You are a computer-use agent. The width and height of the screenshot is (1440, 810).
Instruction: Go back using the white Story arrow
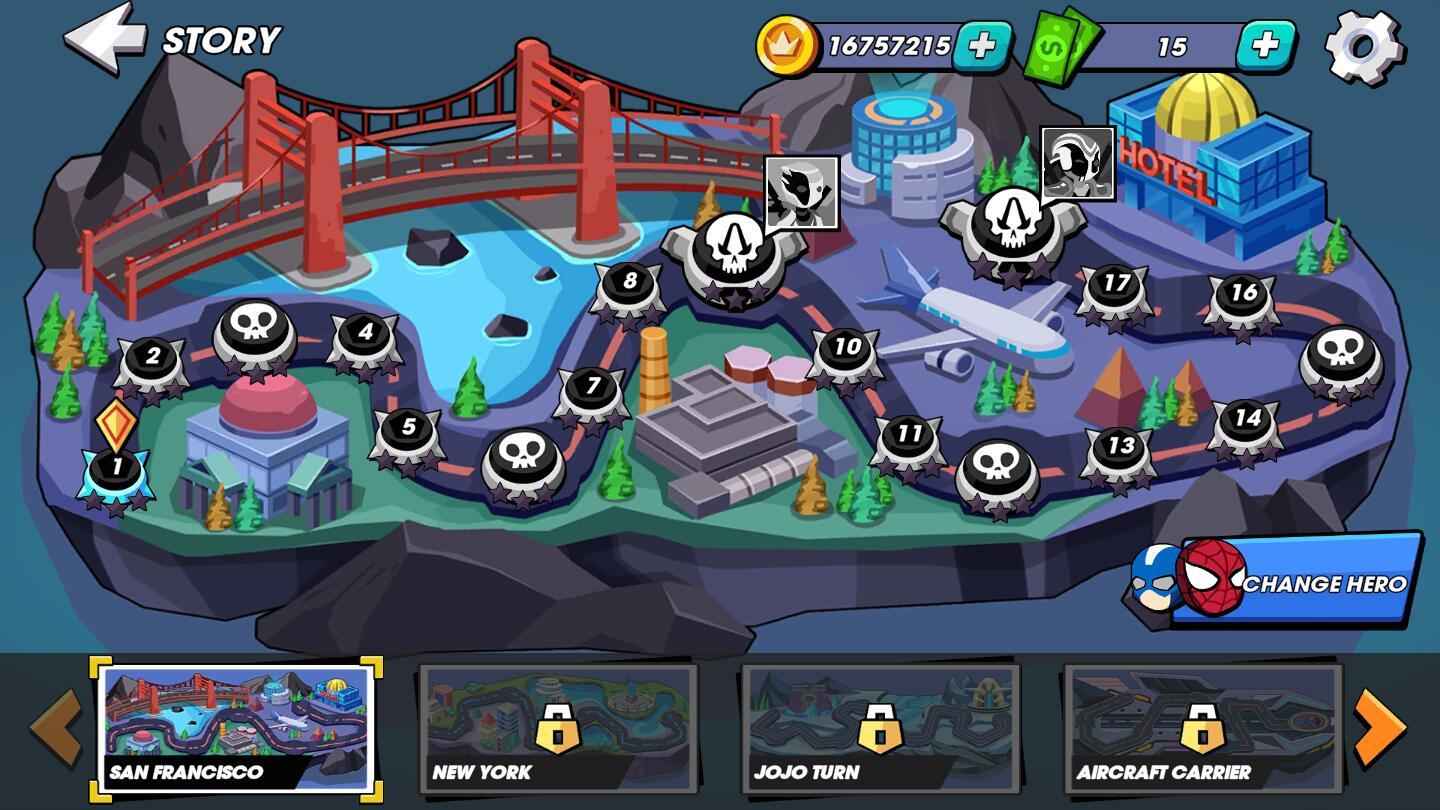click(103, 39)
